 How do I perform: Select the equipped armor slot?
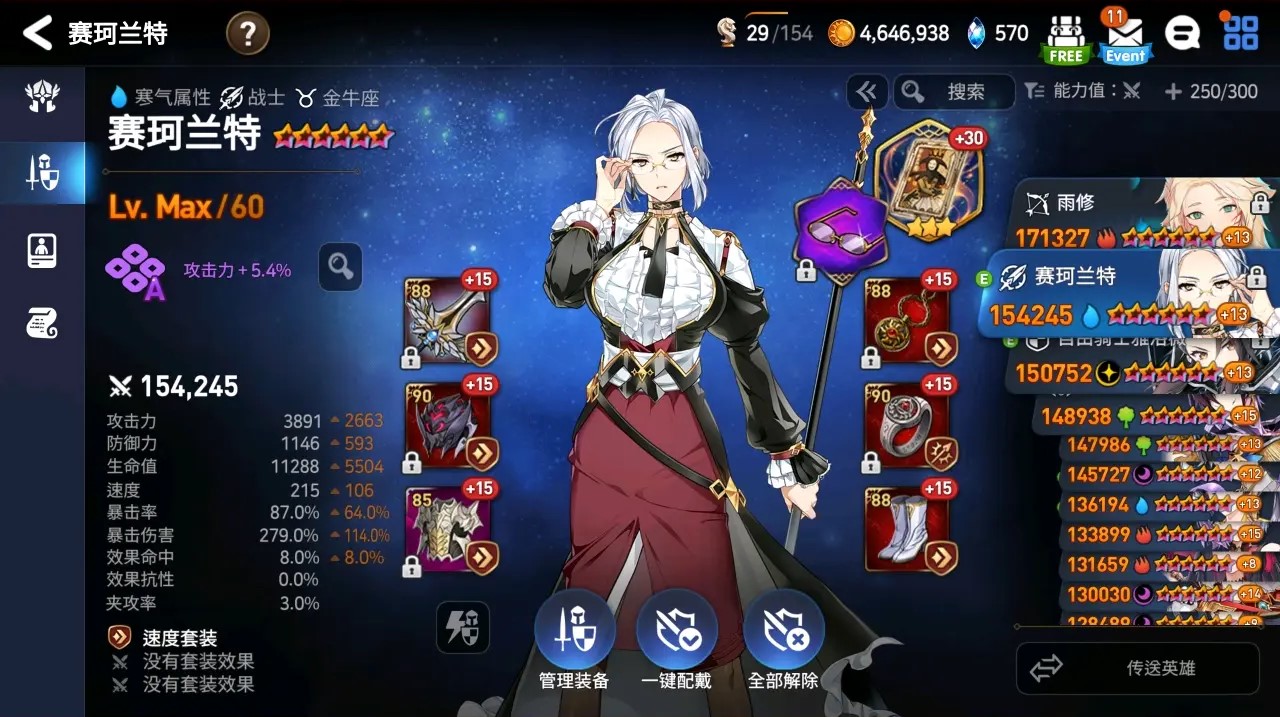pyautogui.click(x=448, y=529)
